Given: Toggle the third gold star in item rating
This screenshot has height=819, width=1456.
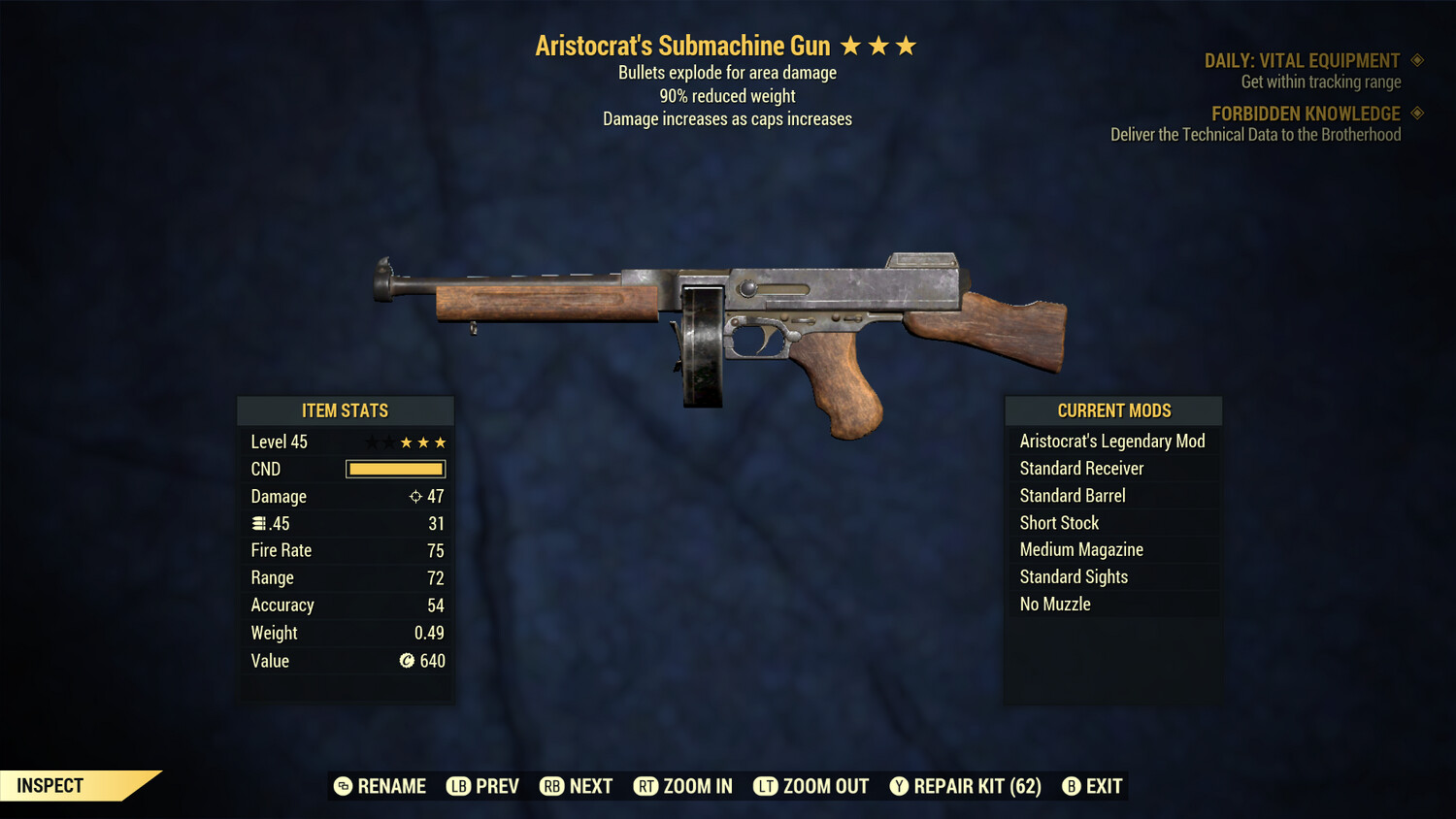Looking at the screenshot, I should (x=441, y=442).
